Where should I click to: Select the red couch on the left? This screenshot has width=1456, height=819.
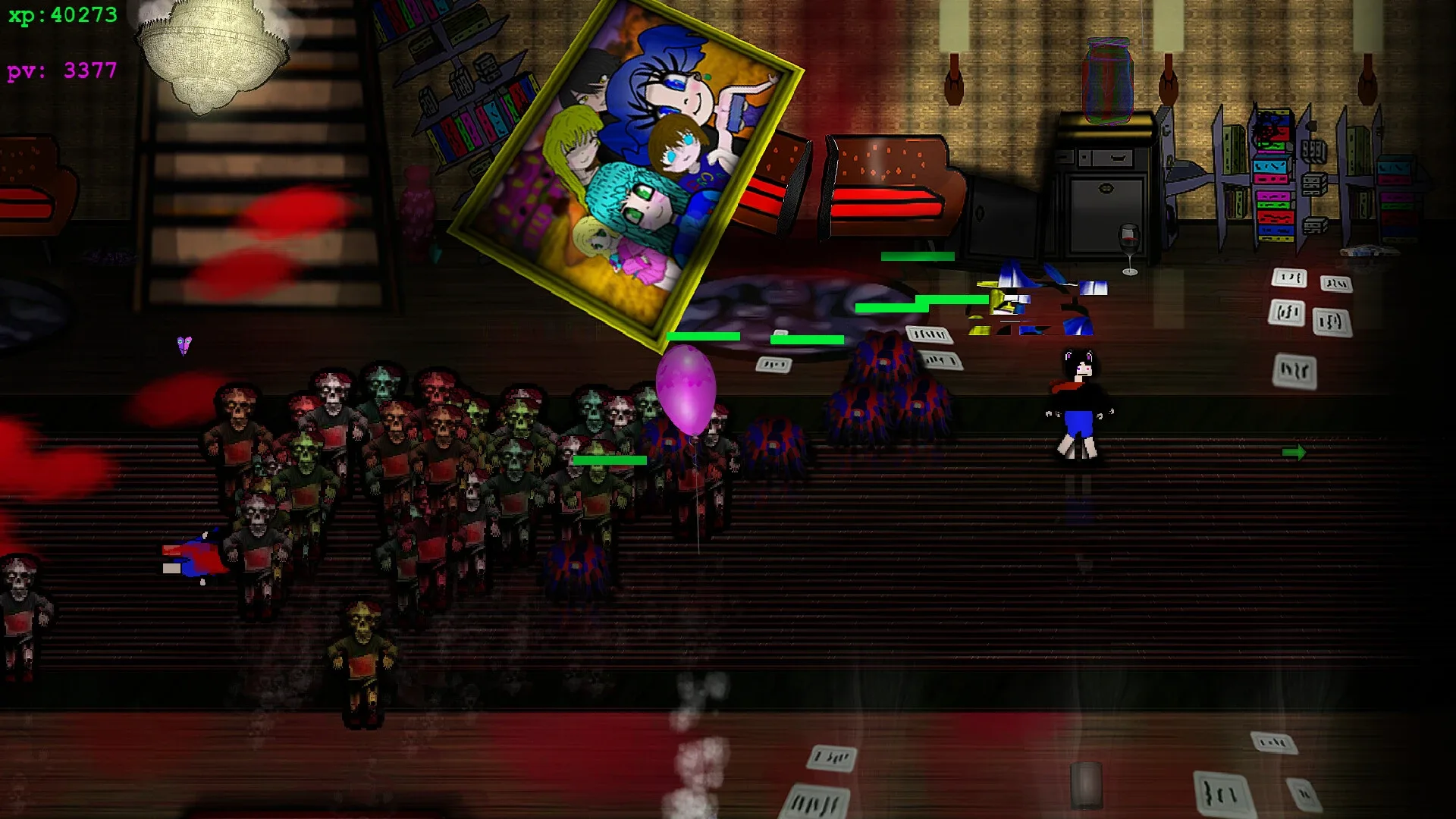[30, 190]
